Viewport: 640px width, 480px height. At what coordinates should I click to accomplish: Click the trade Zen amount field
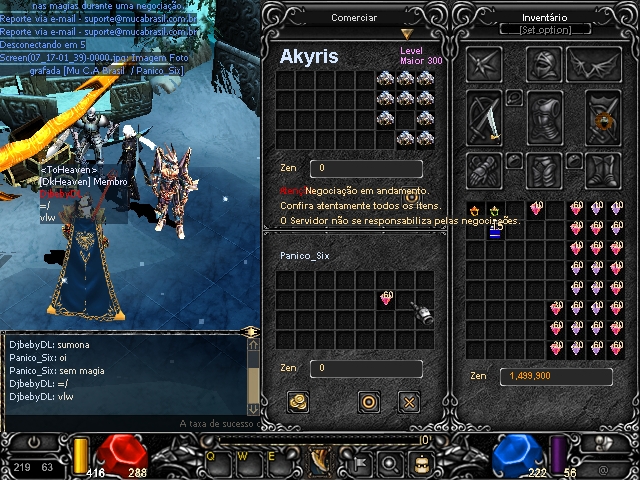[365, 368]
